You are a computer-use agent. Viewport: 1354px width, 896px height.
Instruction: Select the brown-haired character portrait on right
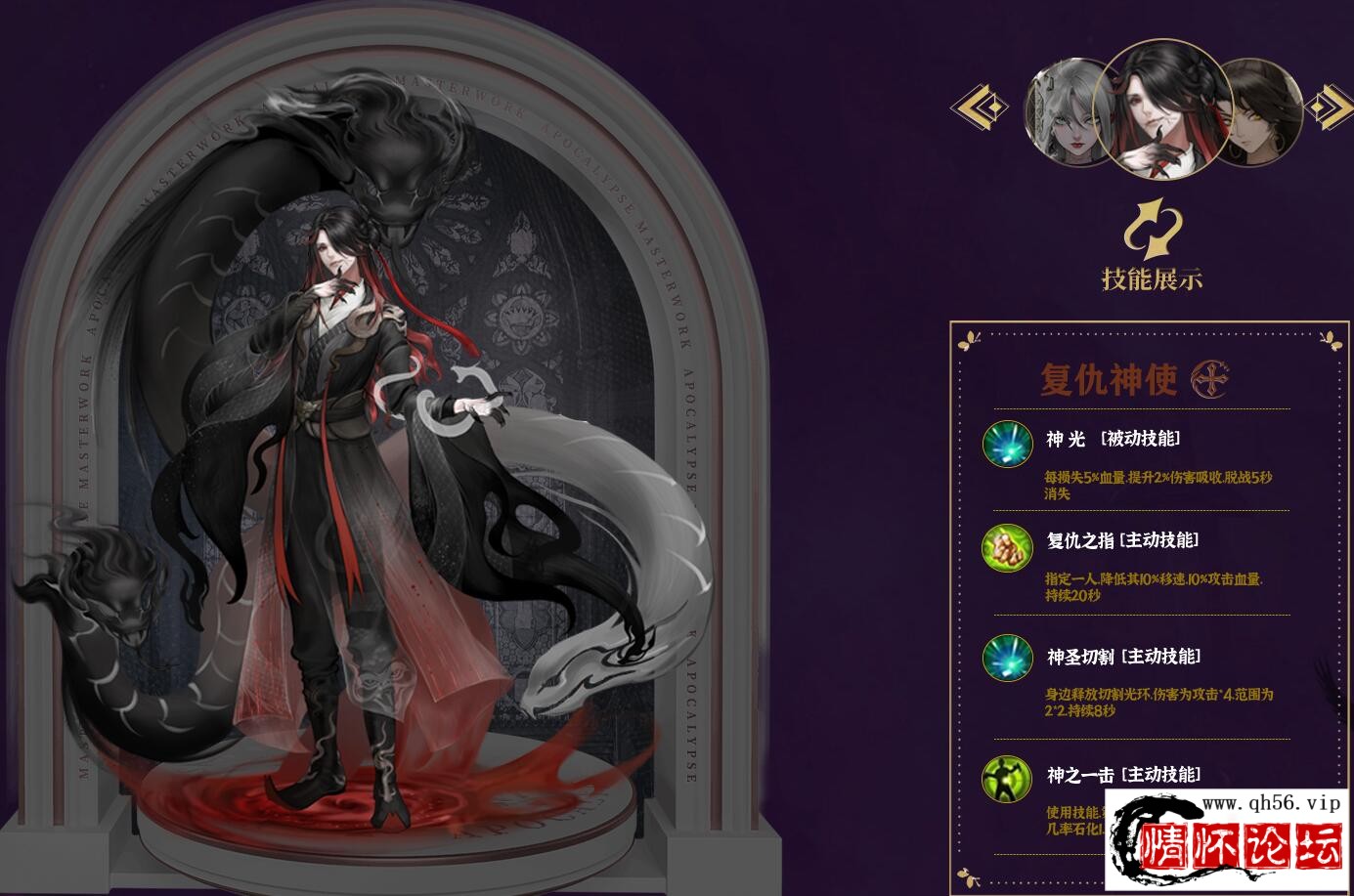pos(1260,112)
